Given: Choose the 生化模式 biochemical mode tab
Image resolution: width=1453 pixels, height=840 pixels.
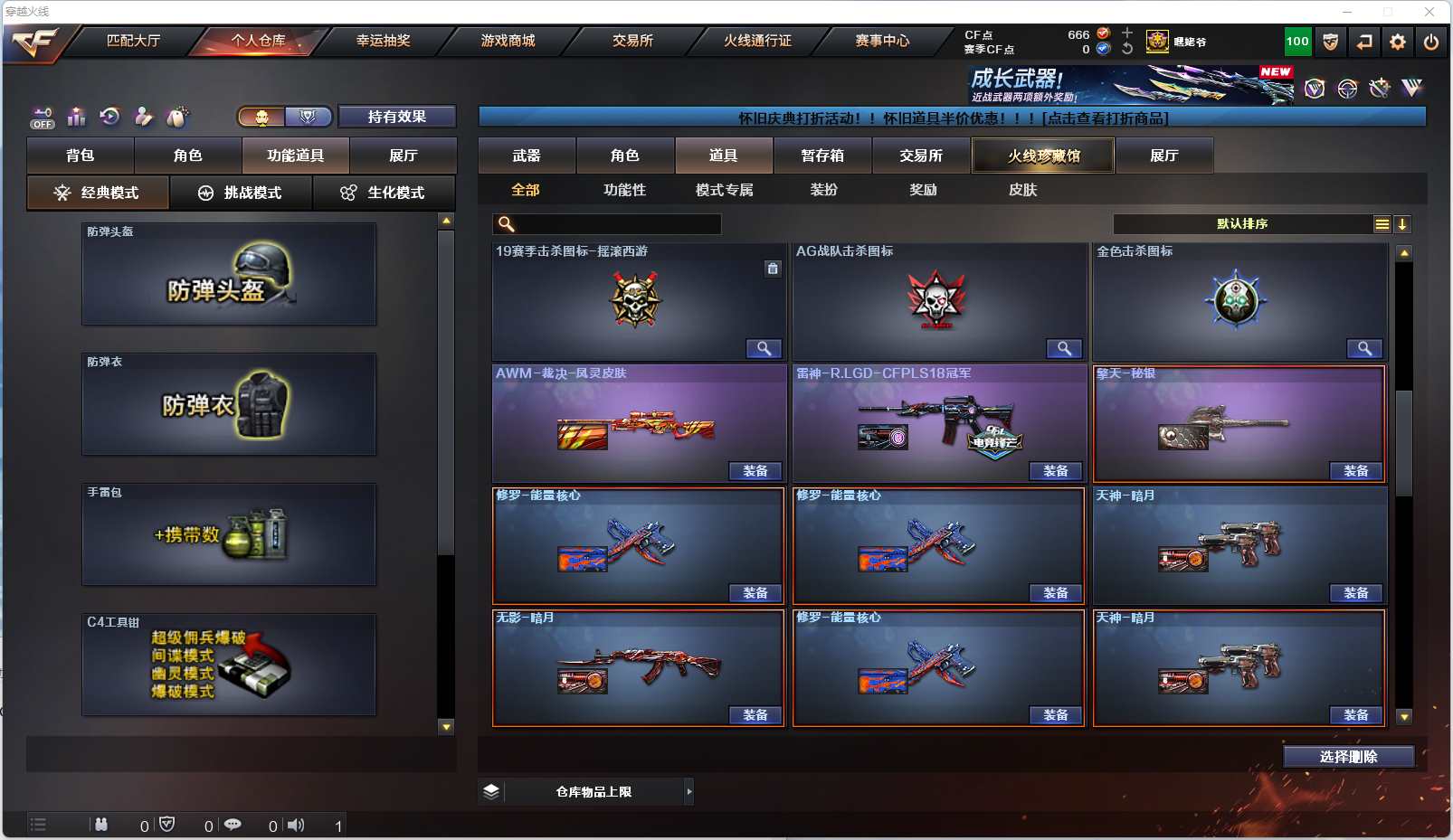Looking at the screenshot, I should 384,193.
